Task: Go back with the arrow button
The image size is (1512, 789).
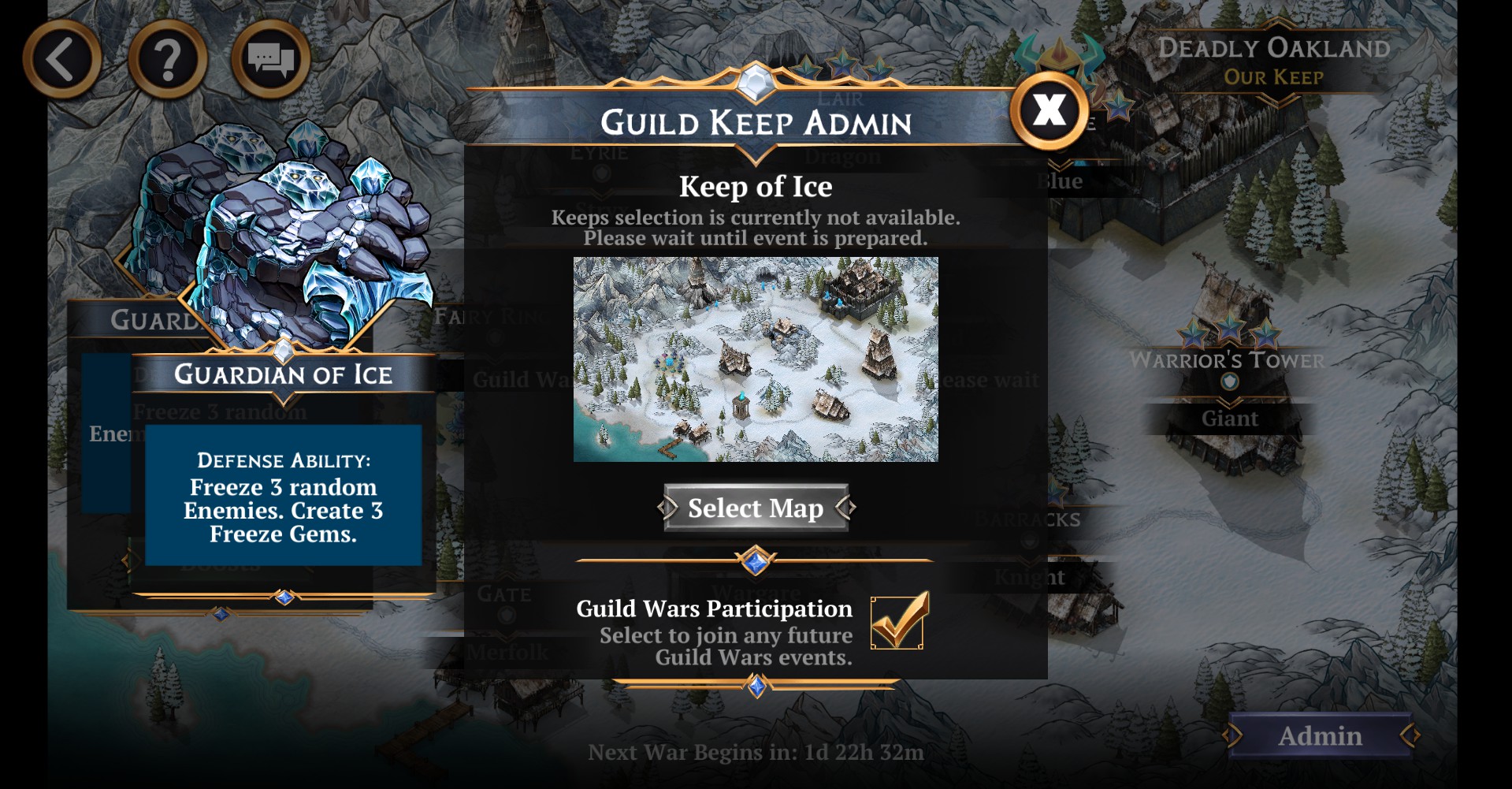Action: tap(61, 60)
